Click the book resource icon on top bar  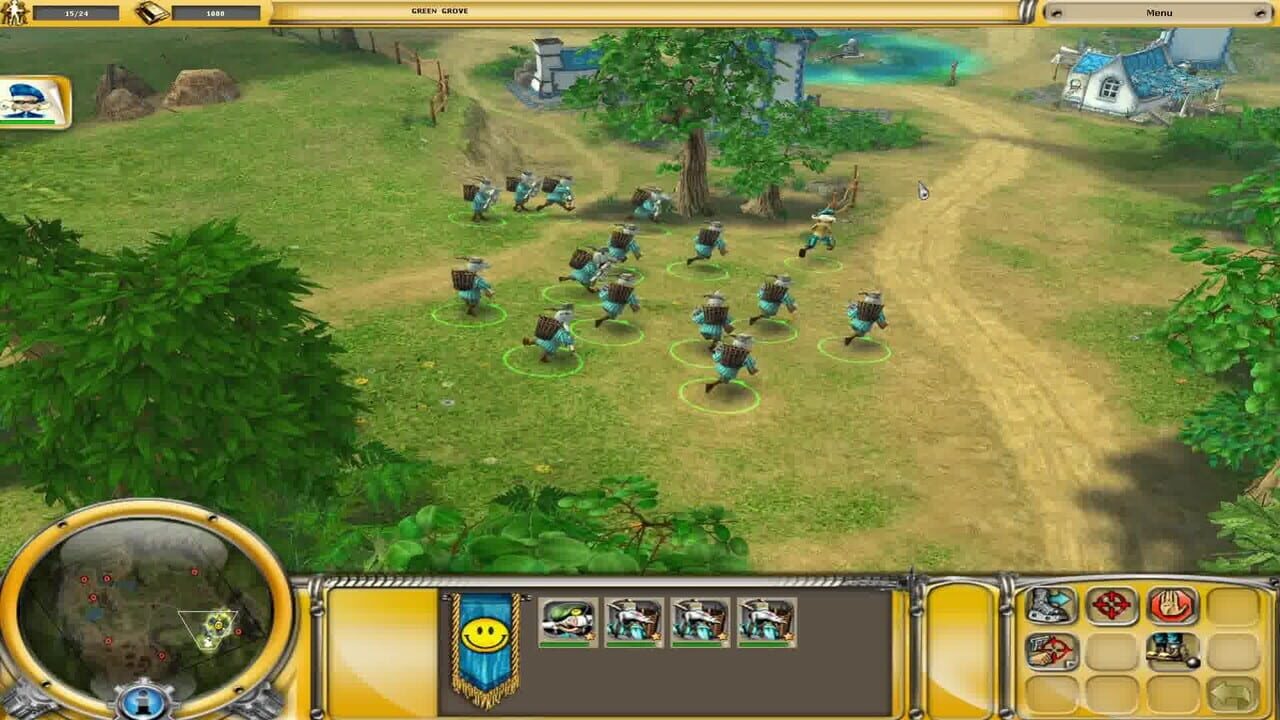click(x=150, y=12)
